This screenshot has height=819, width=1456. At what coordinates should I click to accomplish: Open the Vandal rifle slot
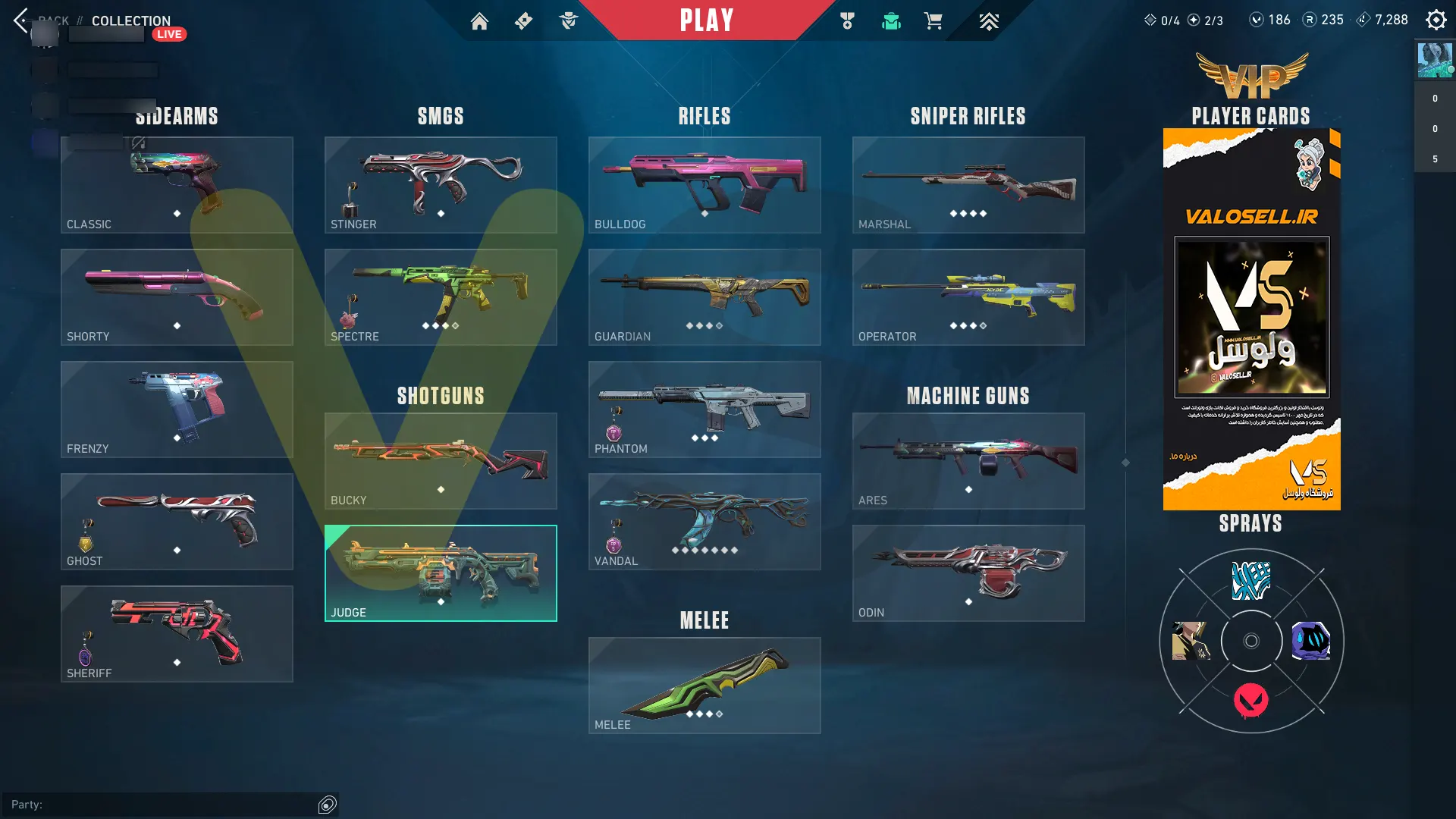704,522
